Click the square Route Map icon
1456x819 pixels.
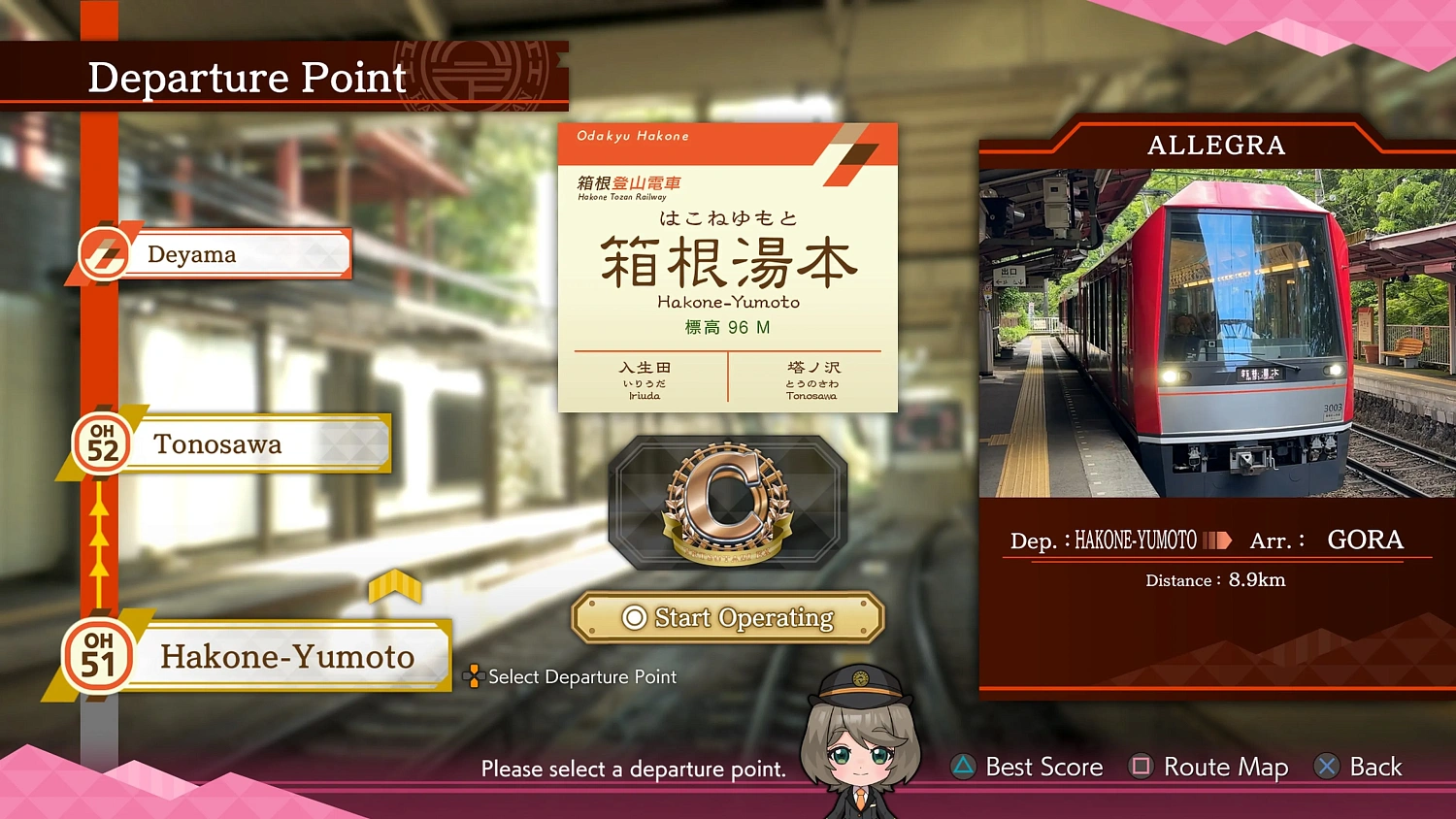tap(1141, 767)
